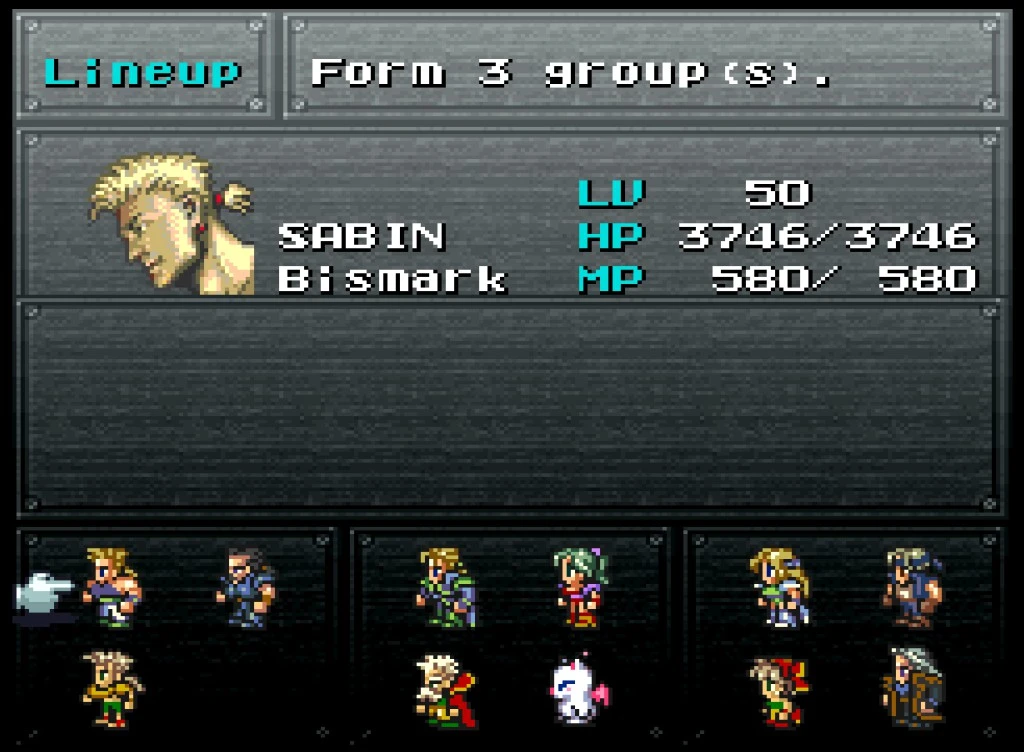The height and width of the screenshot is (752, 1024).
Task: Select Sabin's sprite next to the pointing cursor
Action: [111, 588]
